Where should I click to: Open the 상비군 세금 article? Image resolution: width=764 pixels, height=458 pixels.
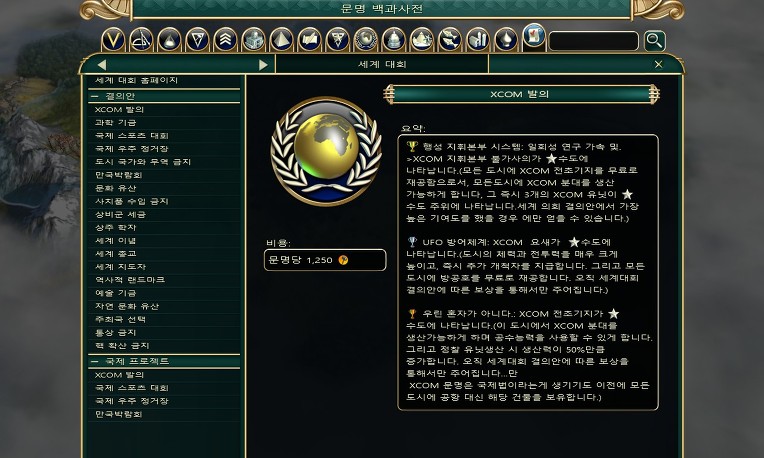[122, 214]
